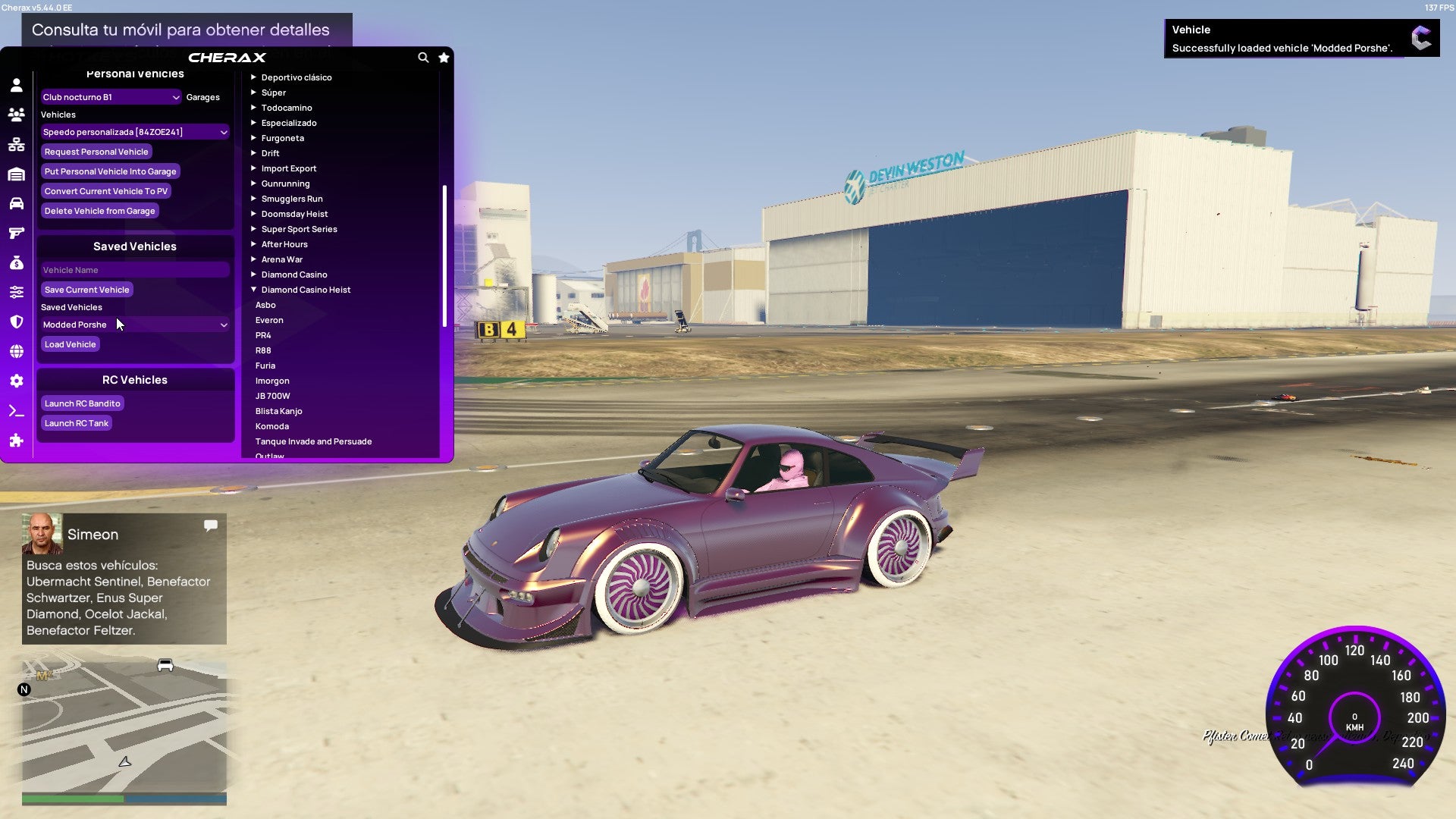Select Everon from the heist vehicle list
The height and width of the screenshot is (819, 1456).
(269, 320)
